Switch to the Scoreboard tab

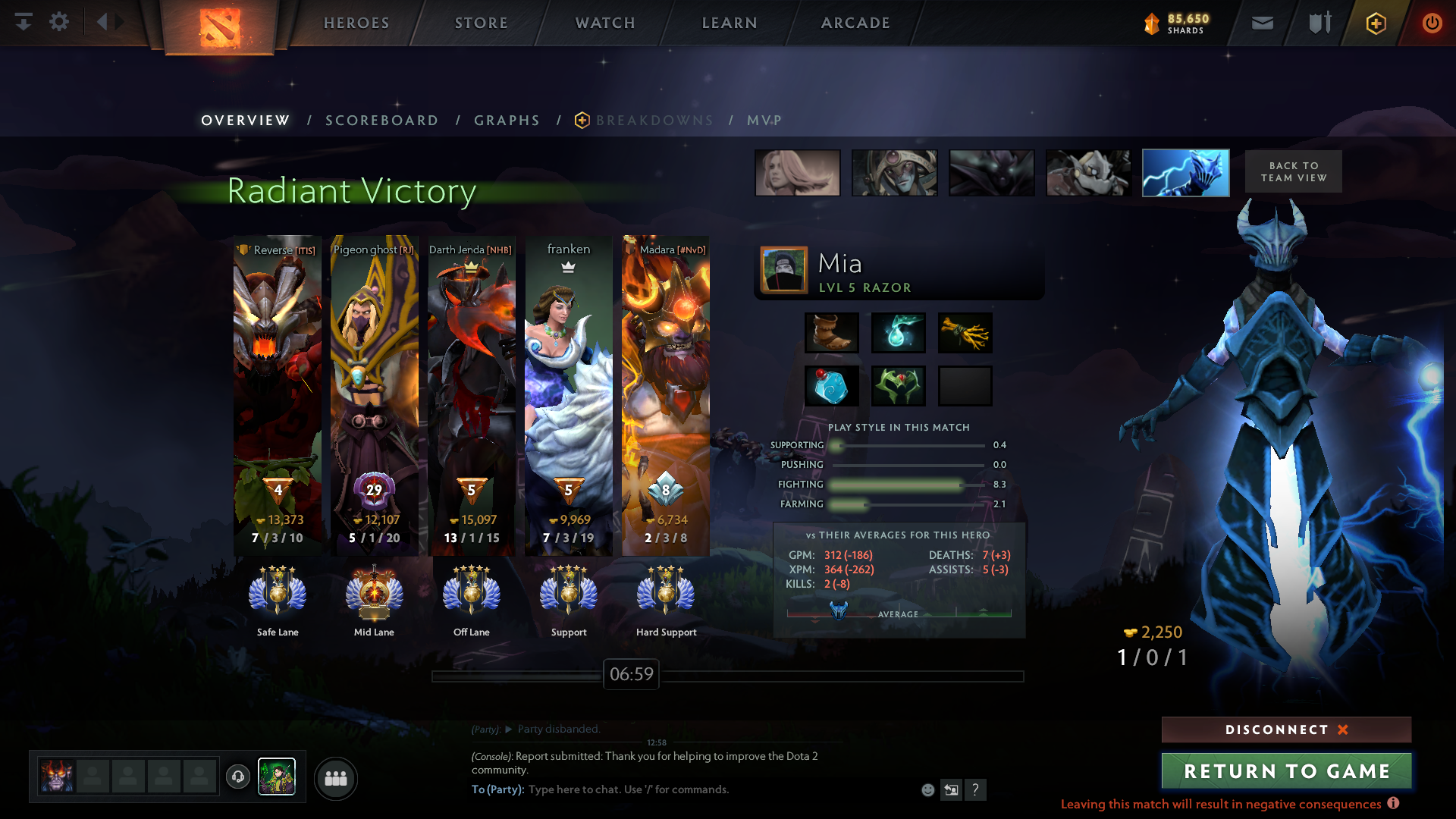(381, 121)
